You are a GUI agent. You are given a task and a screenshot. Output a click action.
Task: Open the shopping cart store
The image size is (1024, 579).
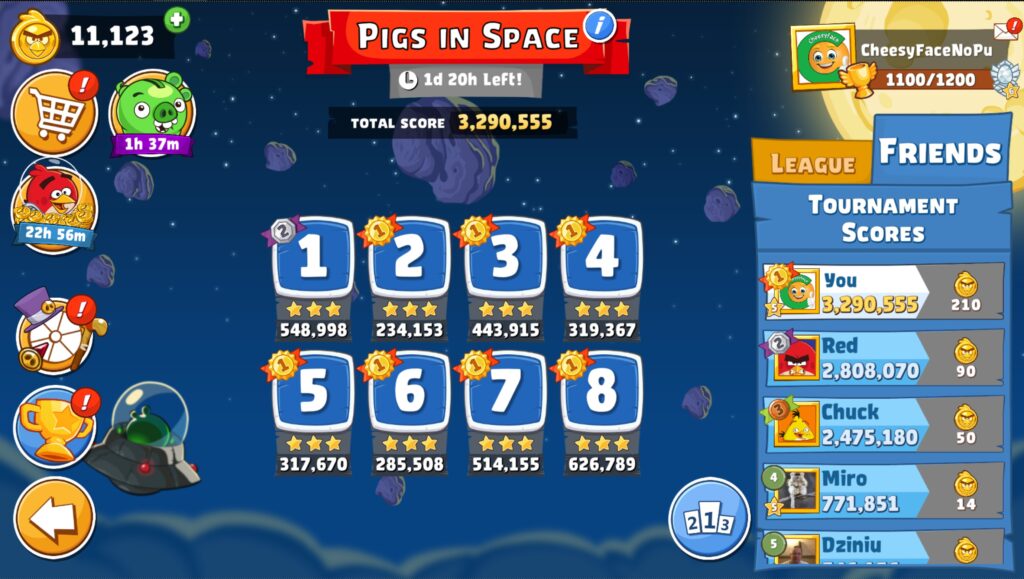coord(54,113)
